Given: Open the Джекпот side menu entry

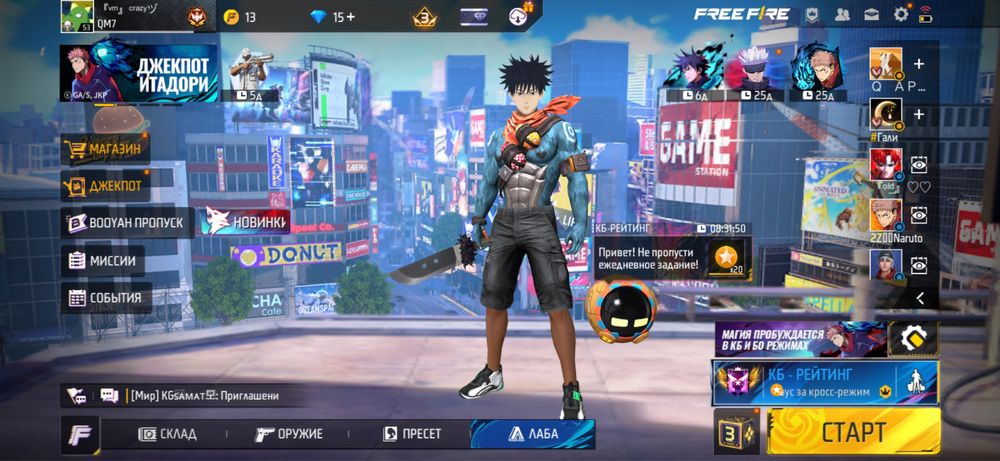Looking at the screenshot, I should point(105,185).
